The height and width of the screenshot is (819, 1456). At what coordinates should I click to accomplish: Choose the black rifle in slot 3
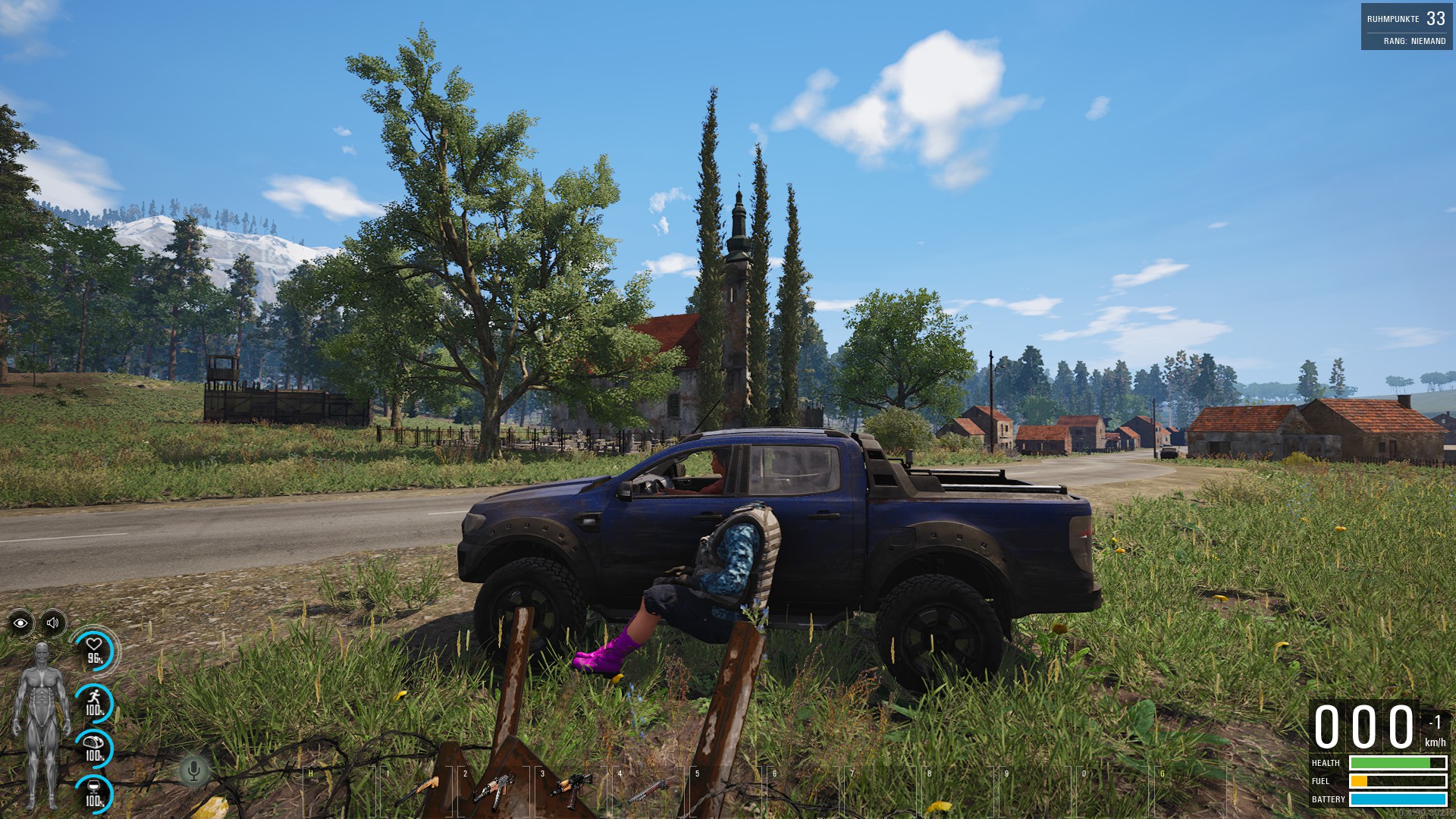pos(571,790)
